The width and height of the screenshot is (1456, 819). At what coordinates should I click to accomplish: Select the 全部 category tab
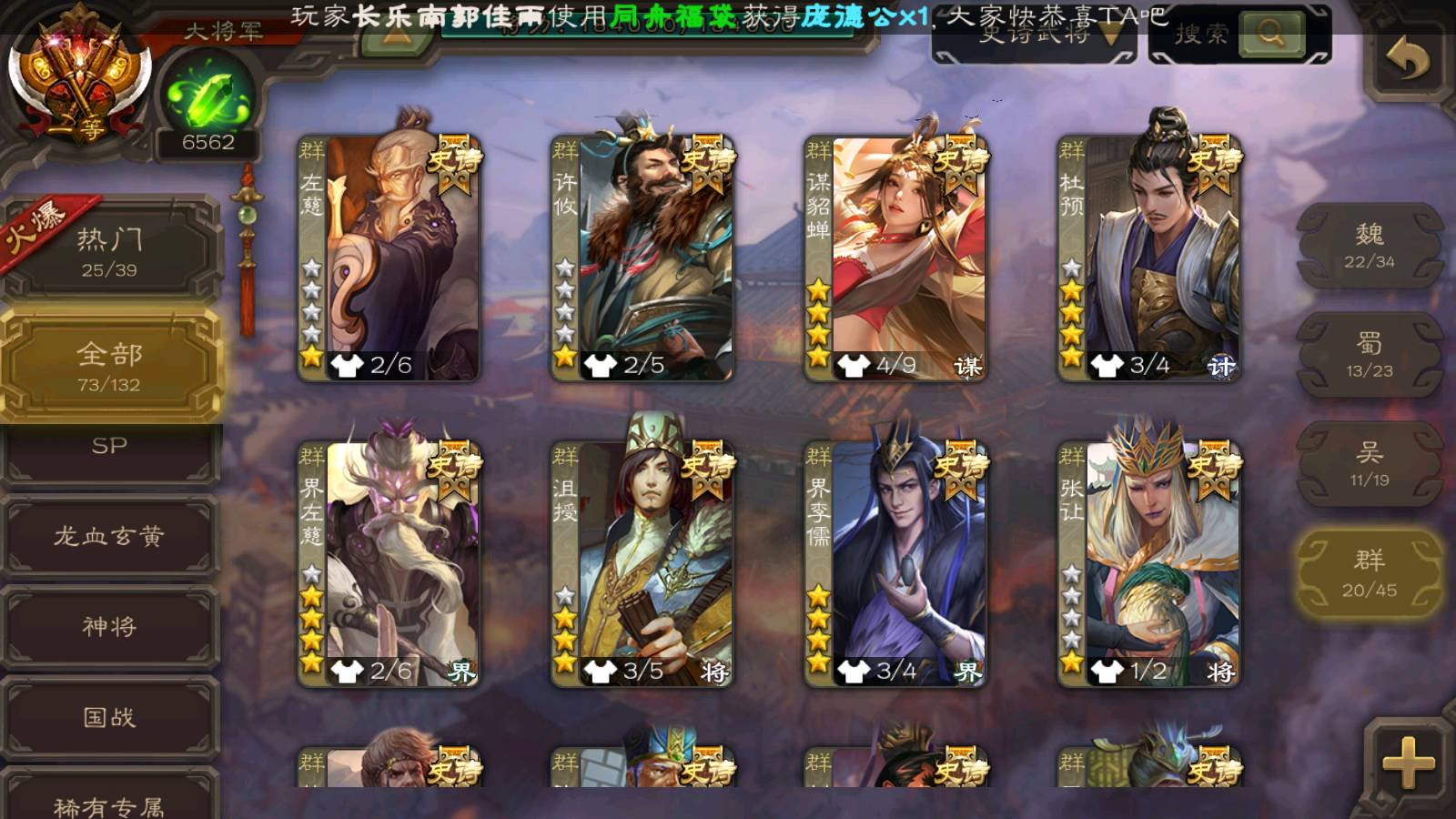tap(110, 366)
